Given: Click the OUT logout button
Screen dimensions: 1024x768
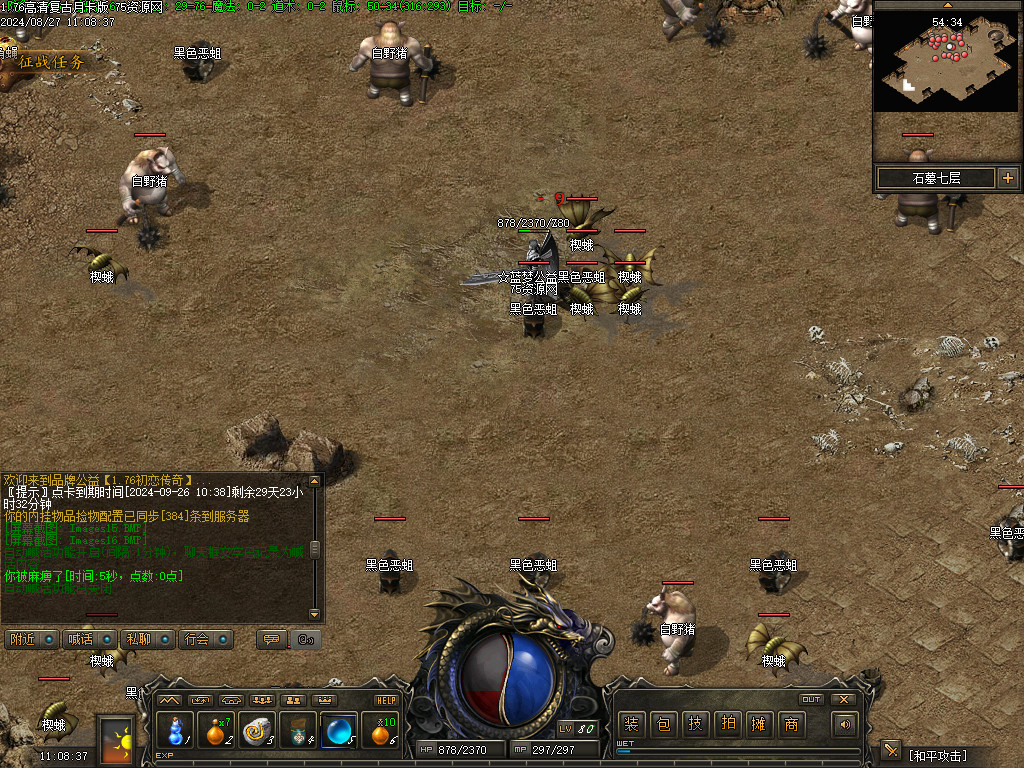Looking at the screenshot, I should tap(812, 699).
